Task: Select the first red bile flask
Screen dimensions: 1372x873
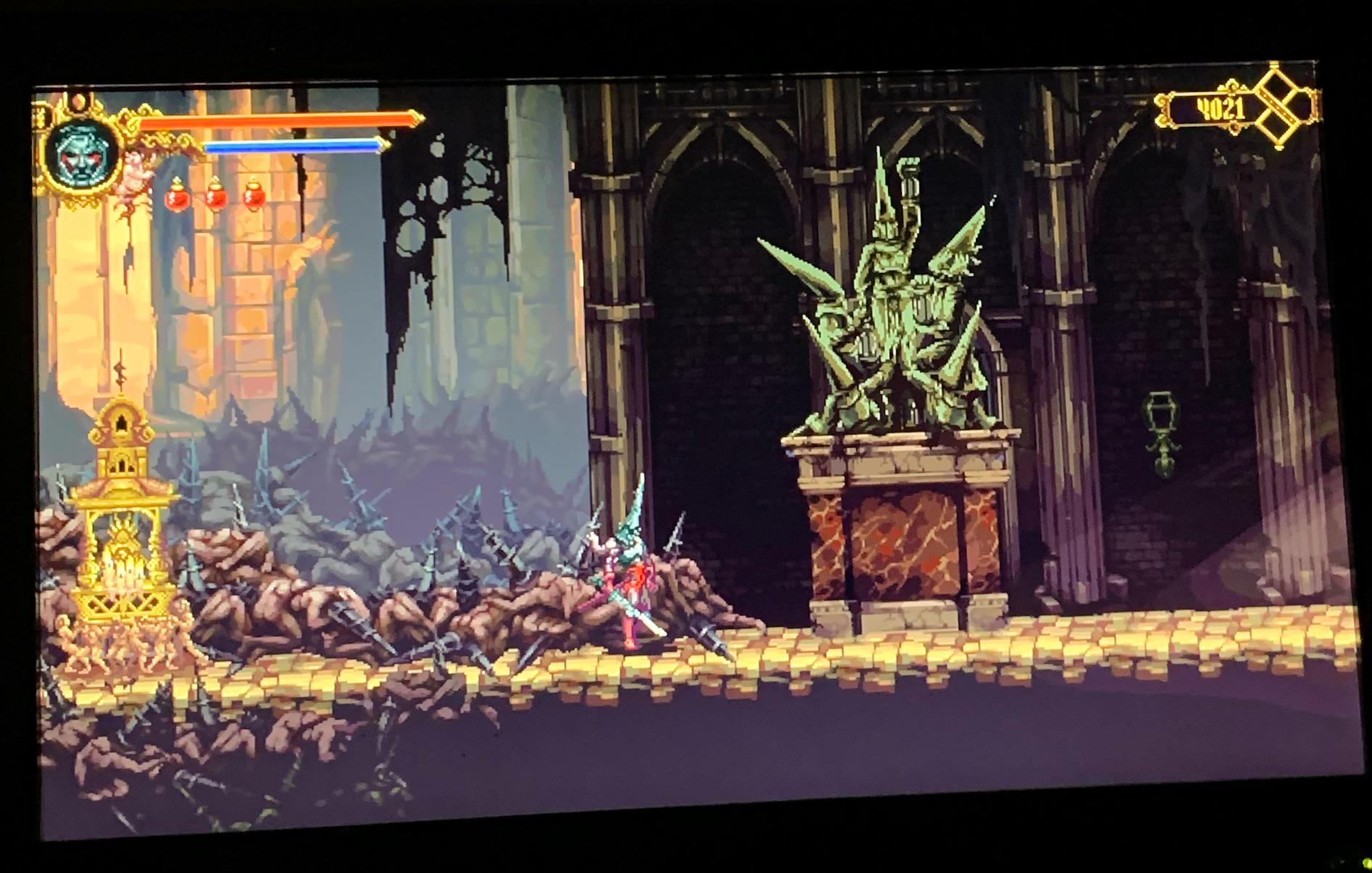Action: 176,195
